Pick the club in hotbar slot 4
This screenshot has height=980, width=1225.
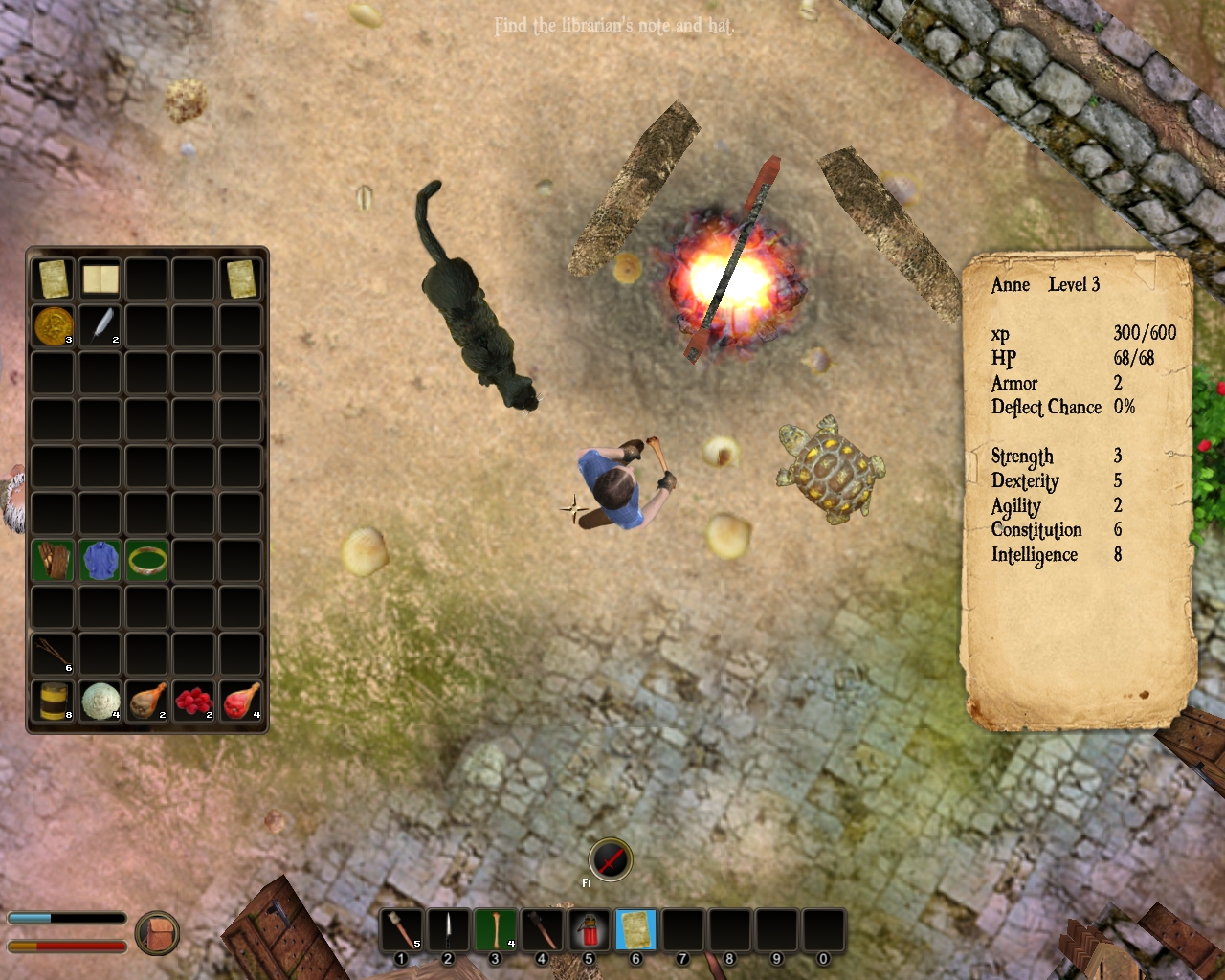tap(542, 929)
